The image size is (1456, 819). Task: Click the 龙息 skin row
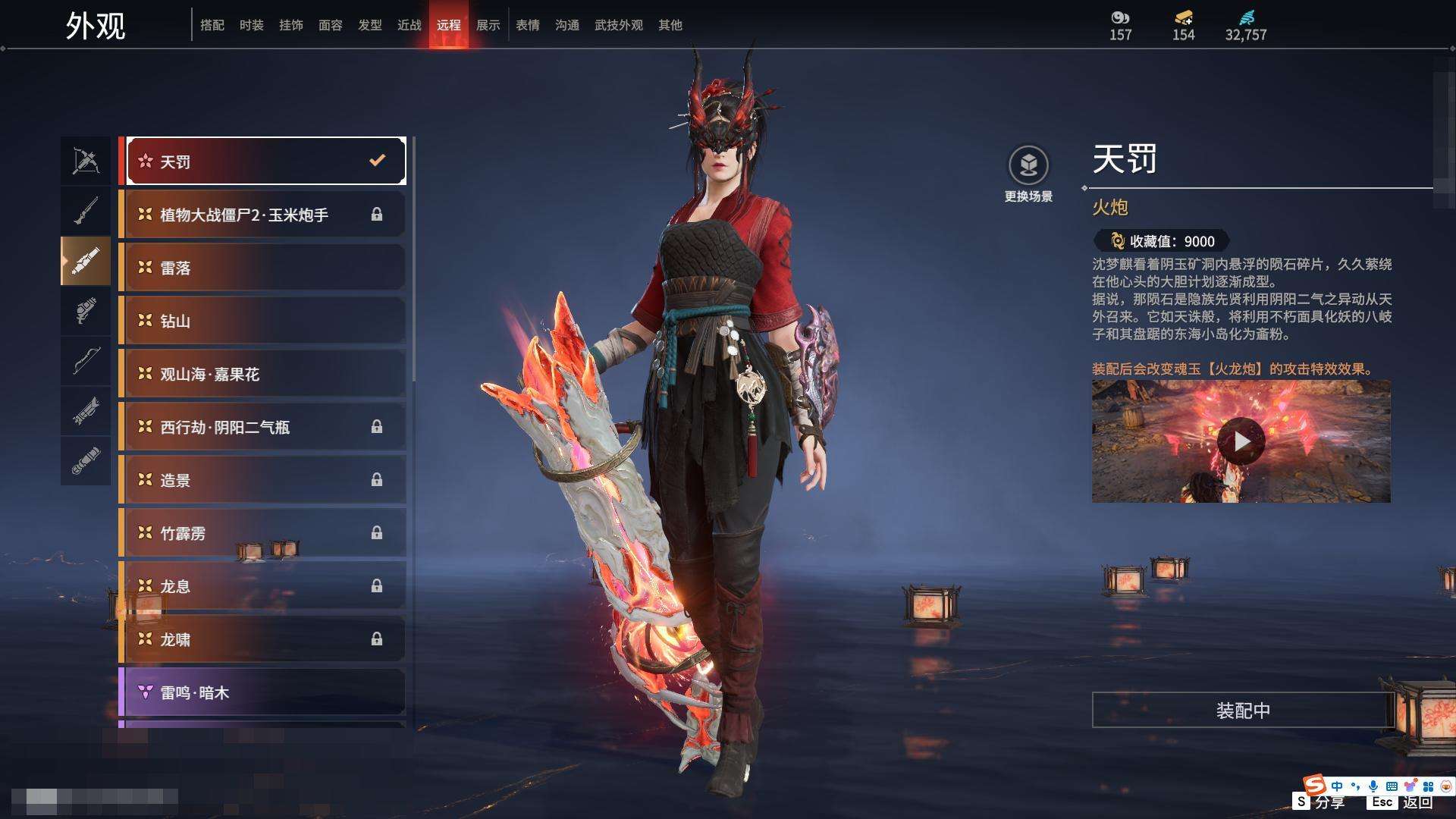(262, 586)
